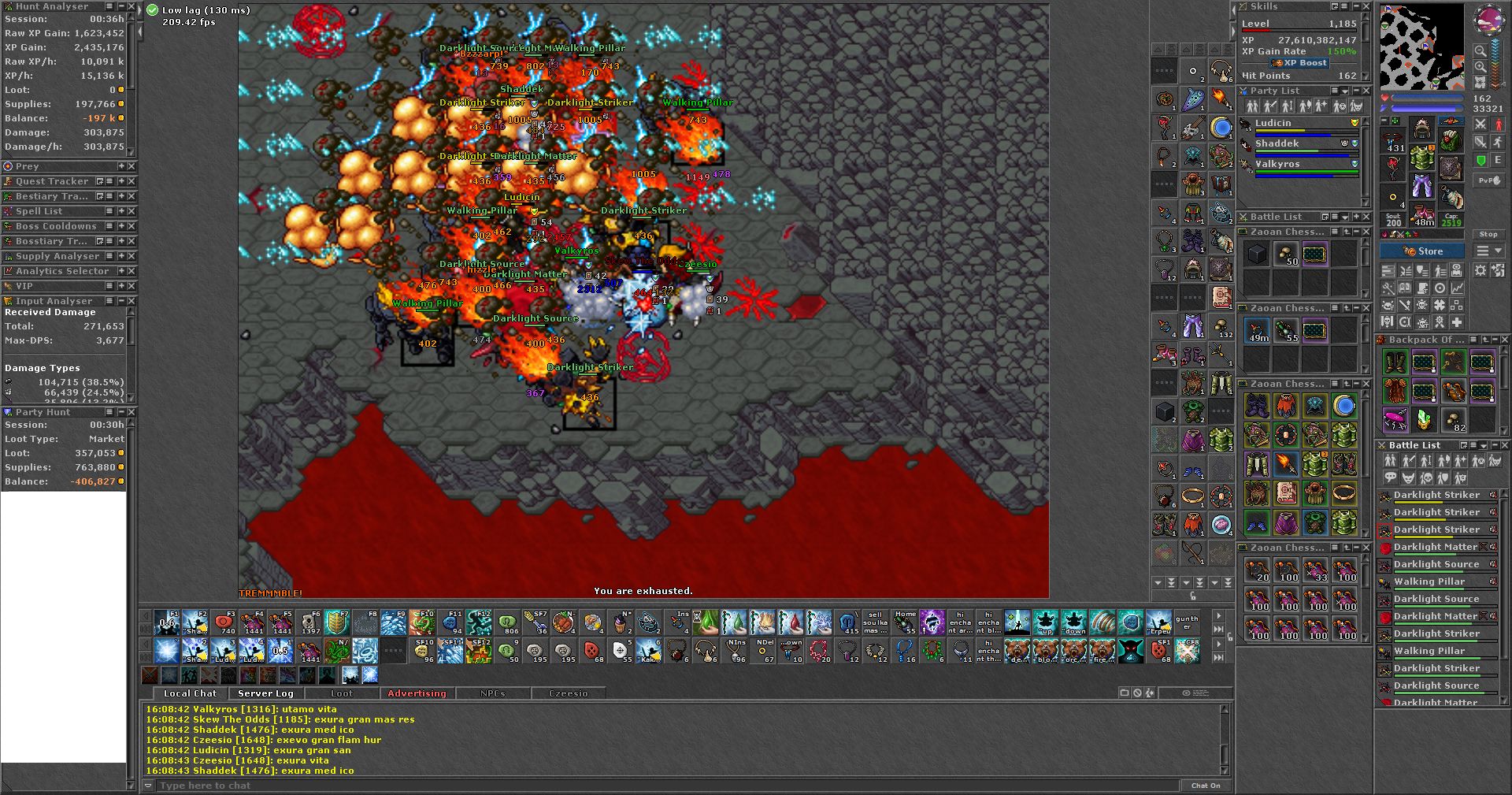
Task: Close the VIP panel
Action: 132,286
